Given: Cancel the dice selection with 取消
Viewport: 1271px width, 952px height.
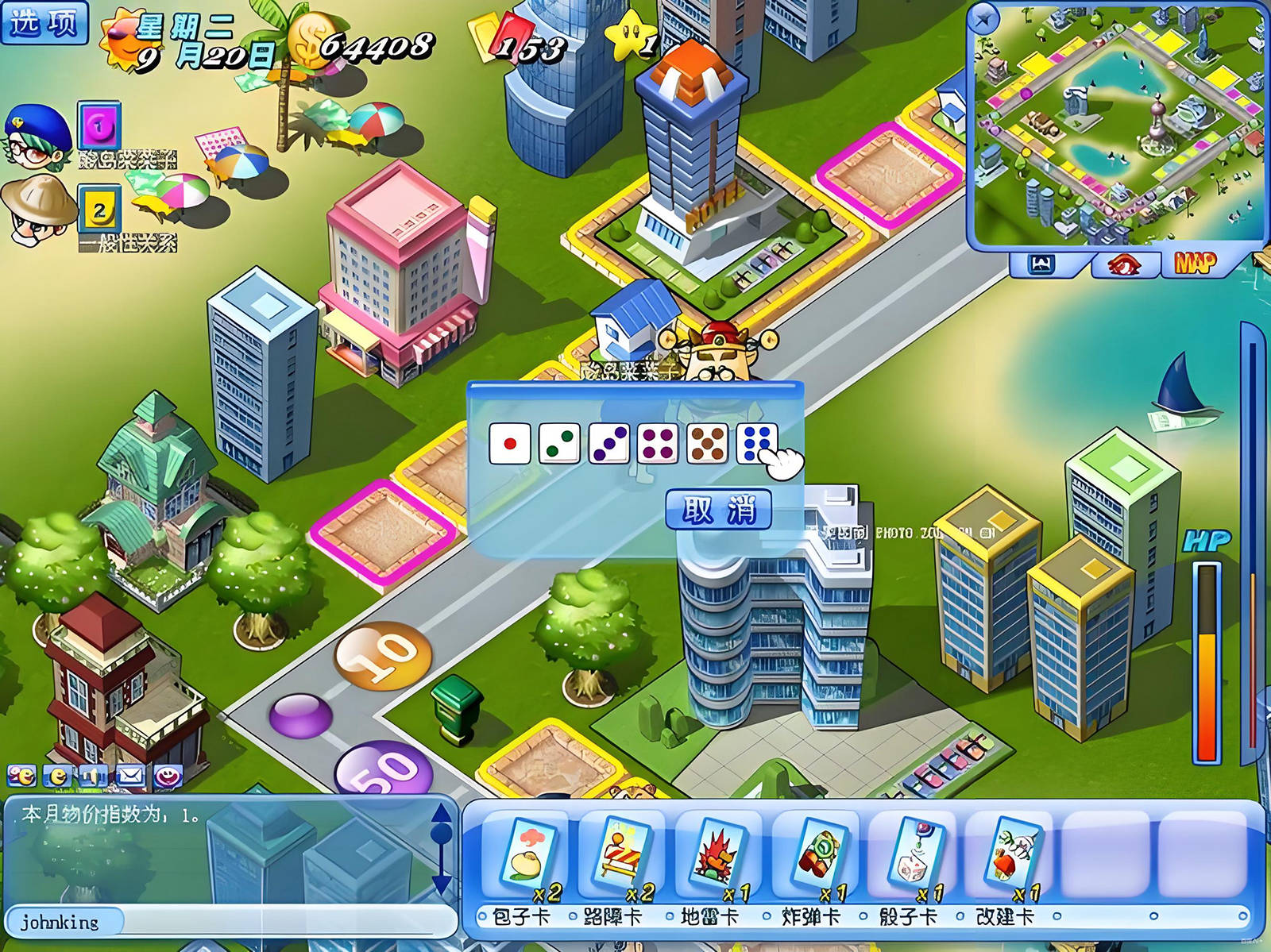Looking at the screenshot, I should click(718, 510).
